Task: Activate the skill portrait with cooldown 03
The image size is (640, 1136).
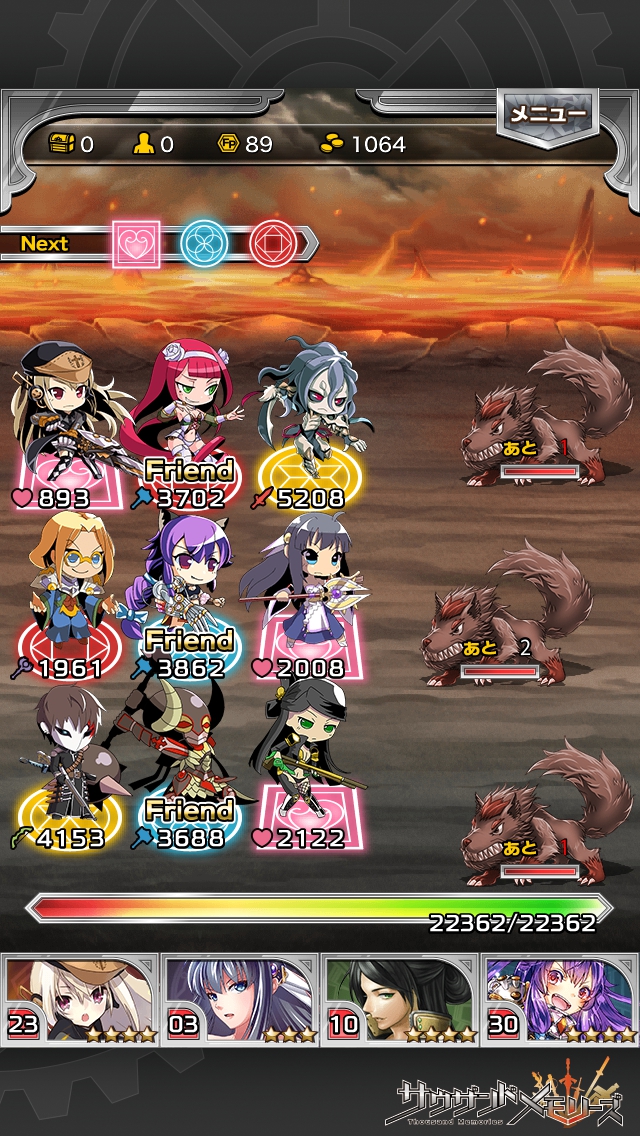Action: [x=240, y=998]
